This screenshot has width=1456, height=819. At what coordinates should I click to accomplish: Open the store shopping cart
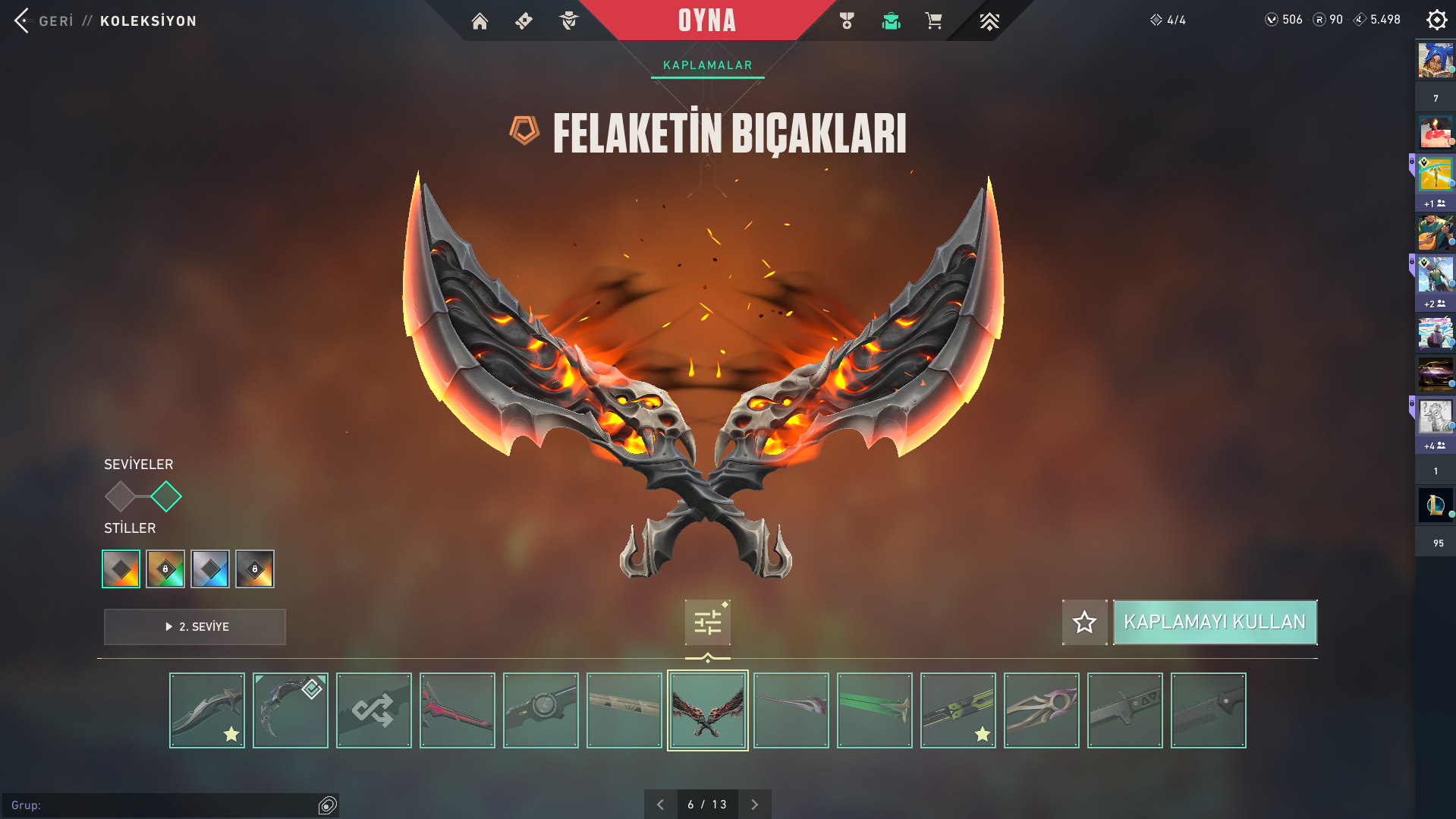[x=933, y=20]
